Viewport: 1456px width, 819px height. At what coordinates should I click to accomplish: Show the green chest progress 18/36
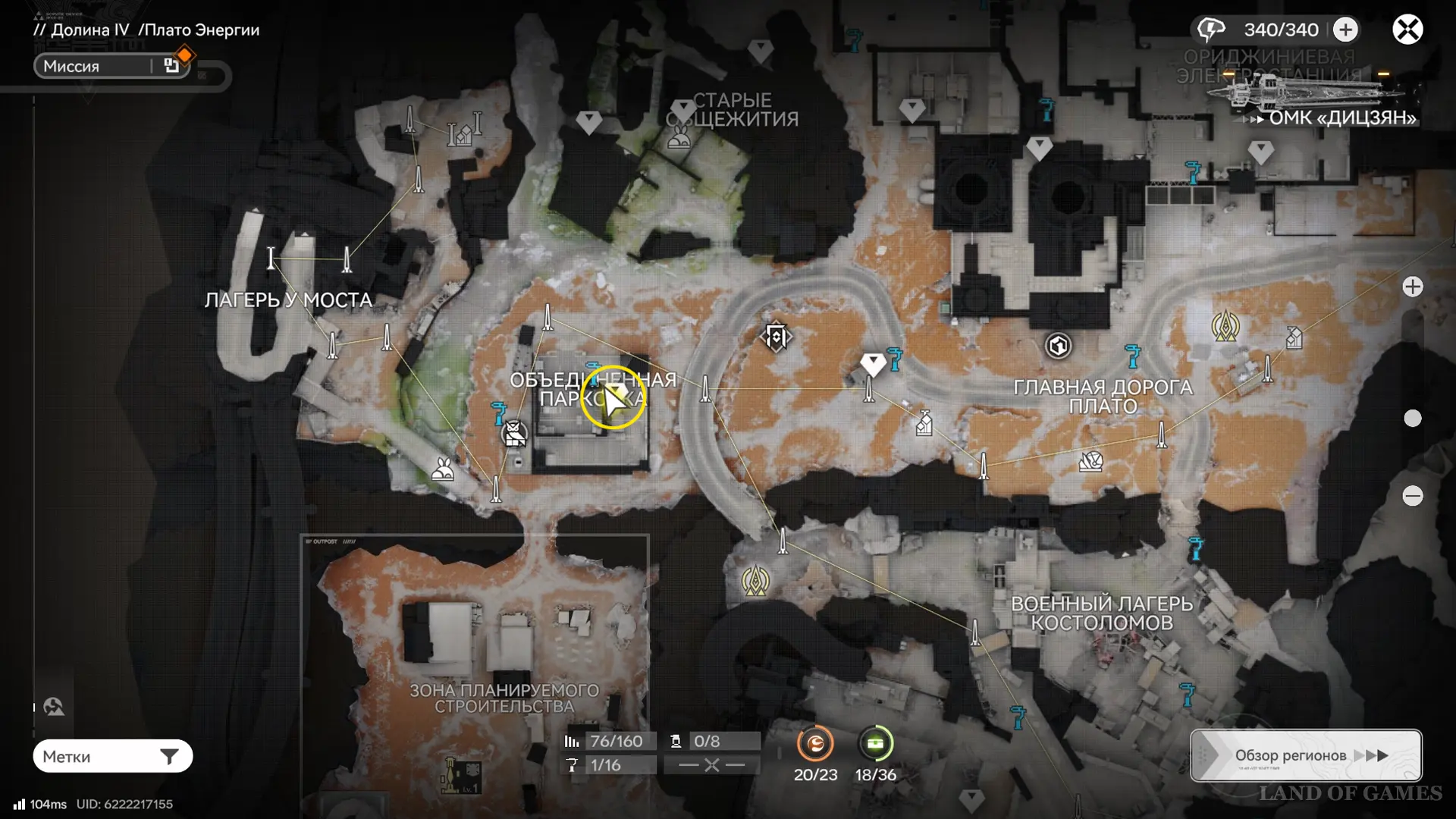(x=875, y=744)
